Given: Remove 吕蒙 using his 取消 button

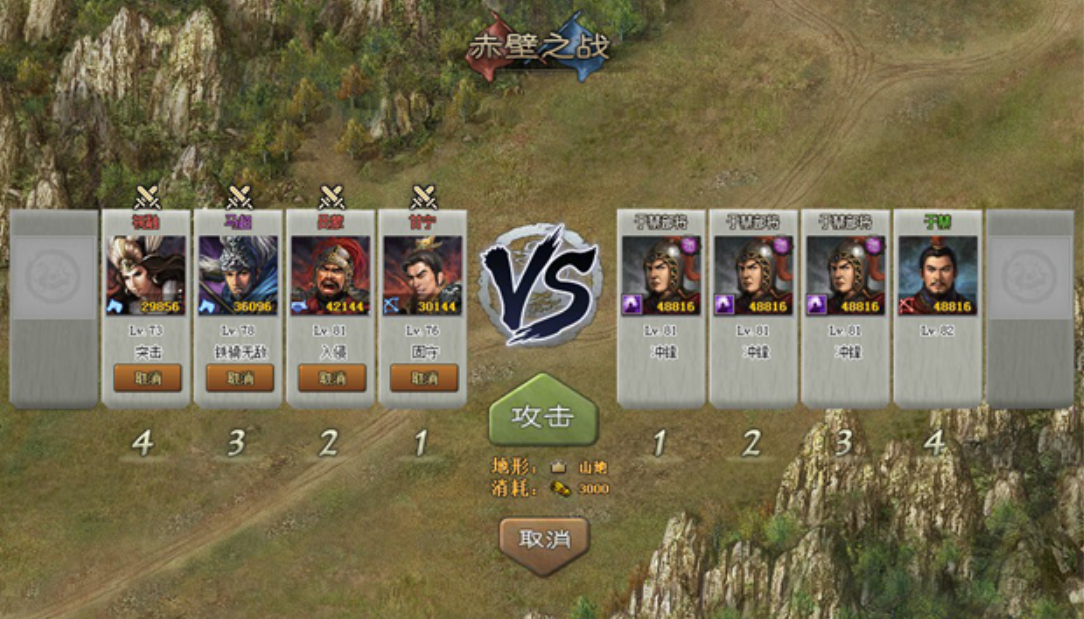Looking at the screenshot, I should [332, 378].
